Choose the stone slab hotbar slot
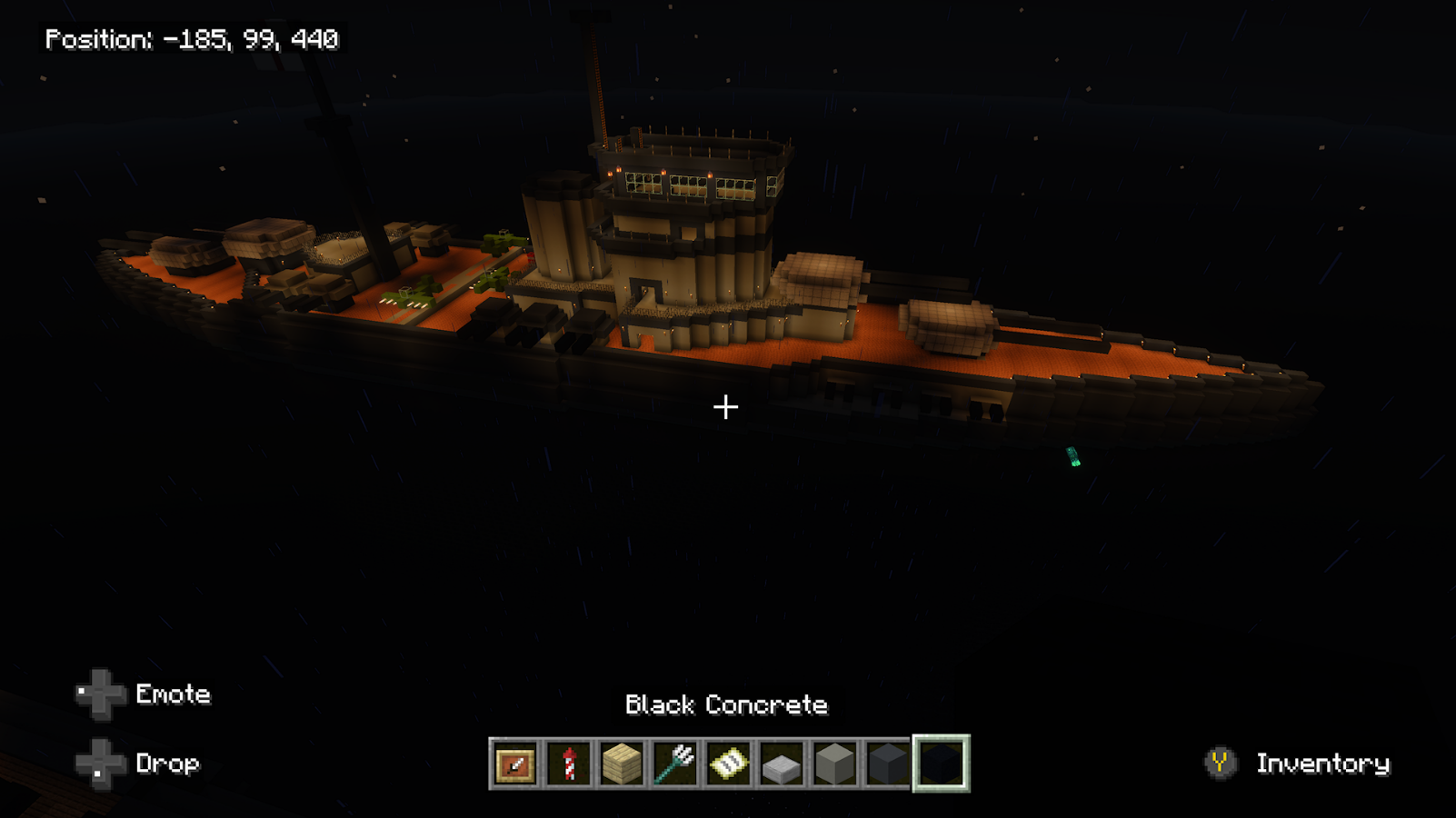Viewport: 1456px width, 818px height. point(782,763)
